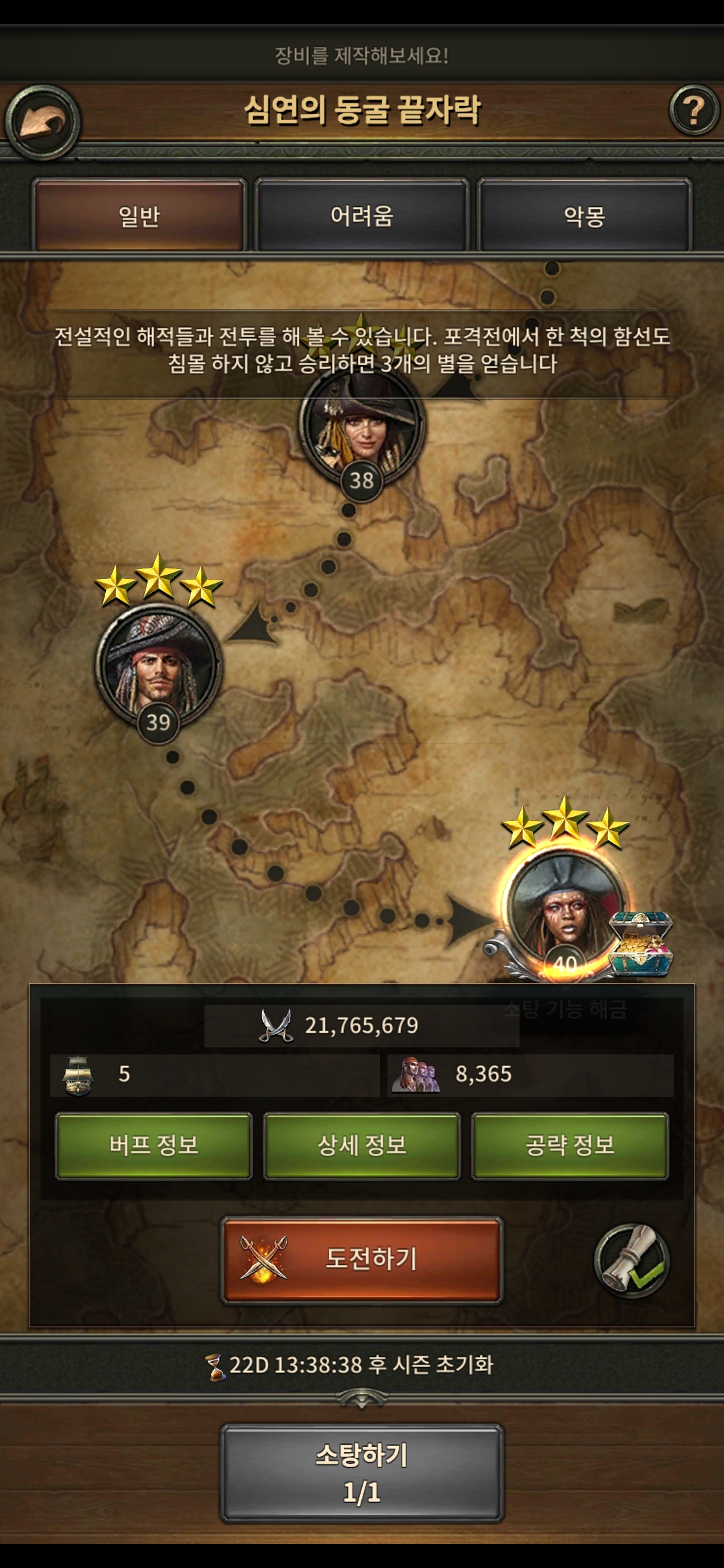
Task: Show 버프 정보 buff details
Action: tap(154, 1145)
